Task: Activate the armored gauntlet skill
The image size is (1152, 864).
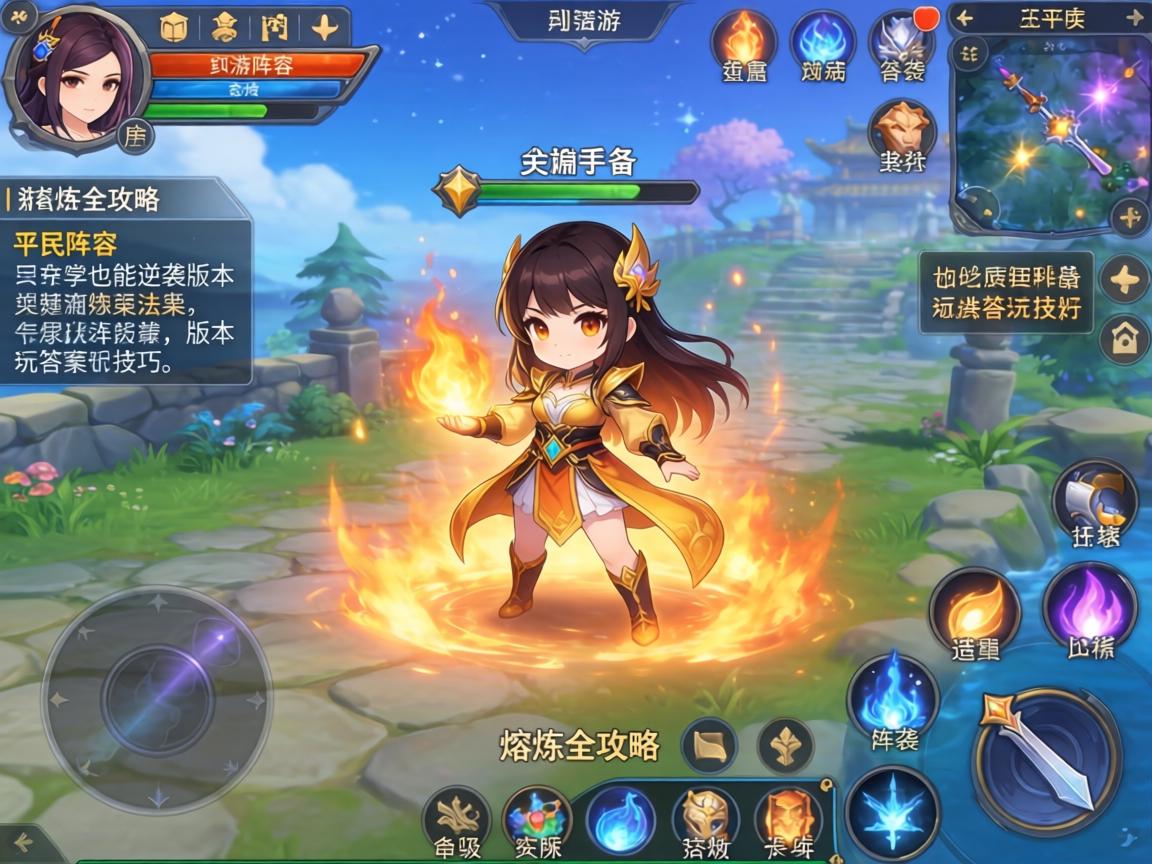Action: pyautogui.click(x=1094, y=499)
